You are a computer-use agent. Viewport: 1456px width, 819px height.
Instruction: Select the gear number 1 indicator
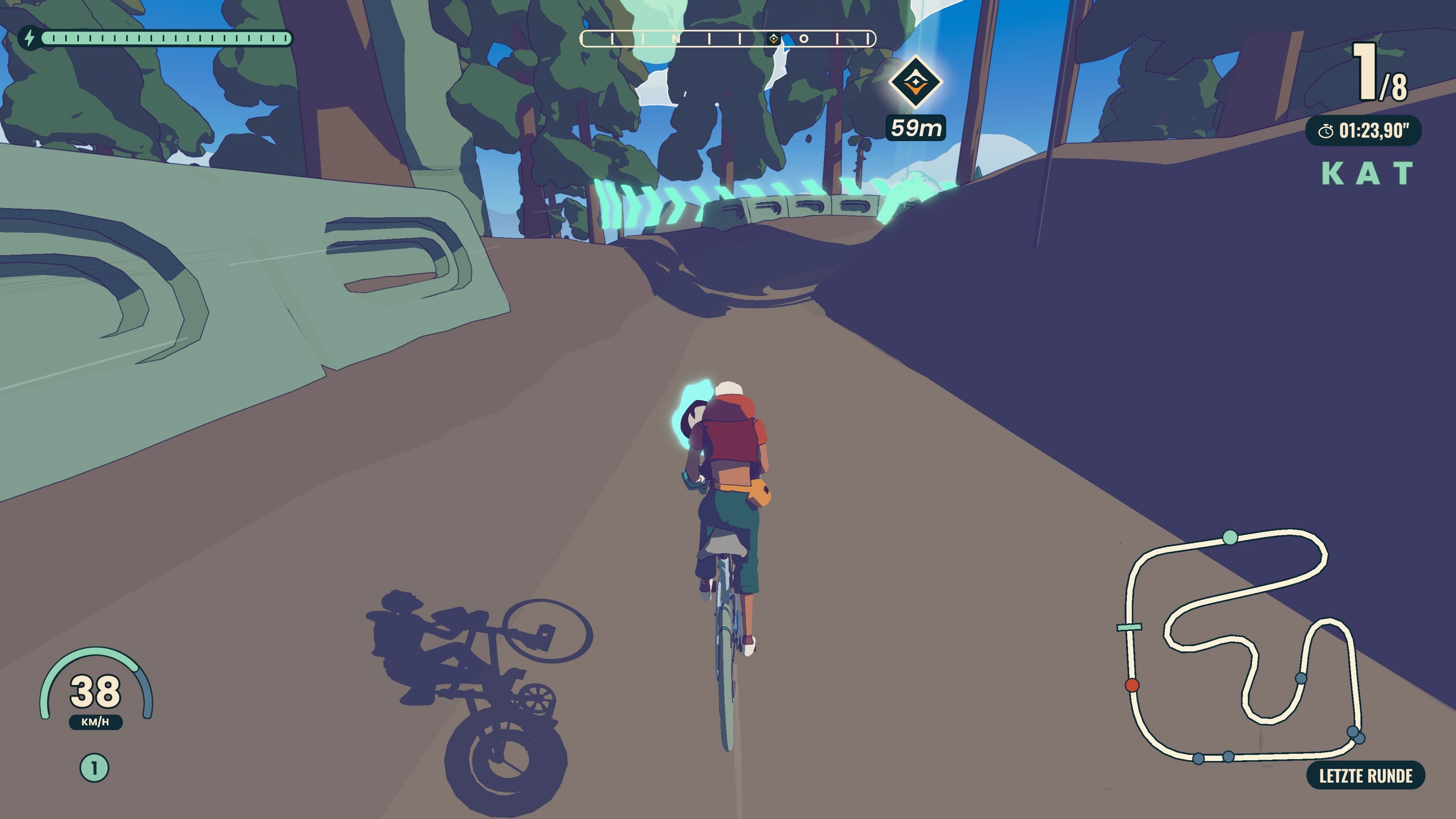tap(94, 768)
